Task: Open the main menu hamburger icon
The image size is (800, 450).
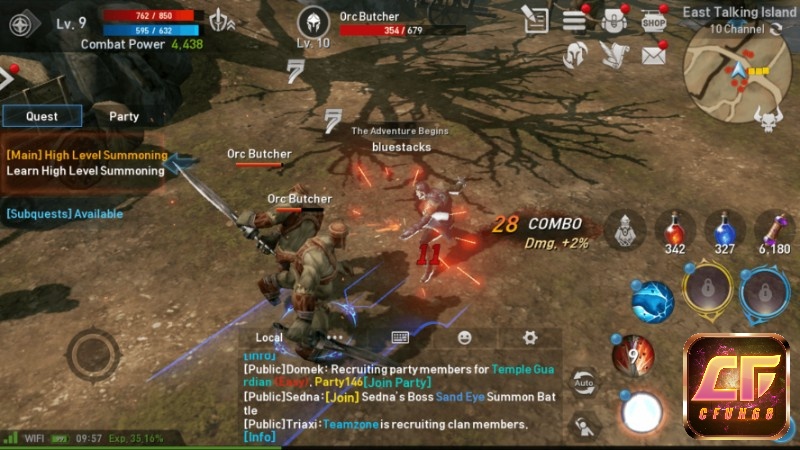Action: pos(574,19)
